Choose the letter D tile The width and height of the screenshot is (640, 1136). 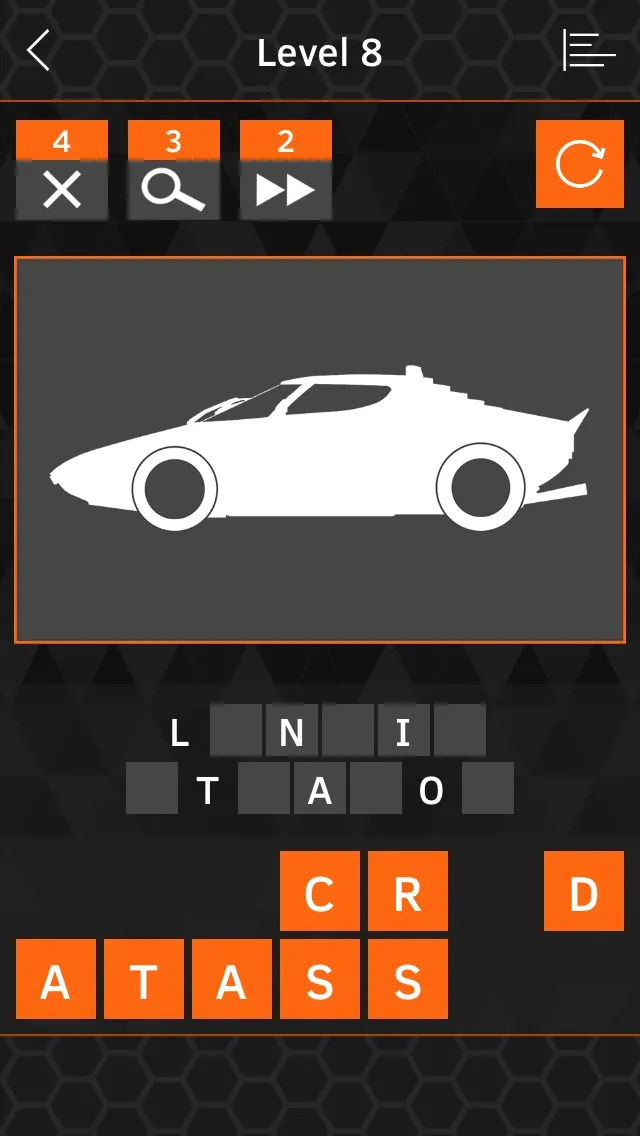584,891
